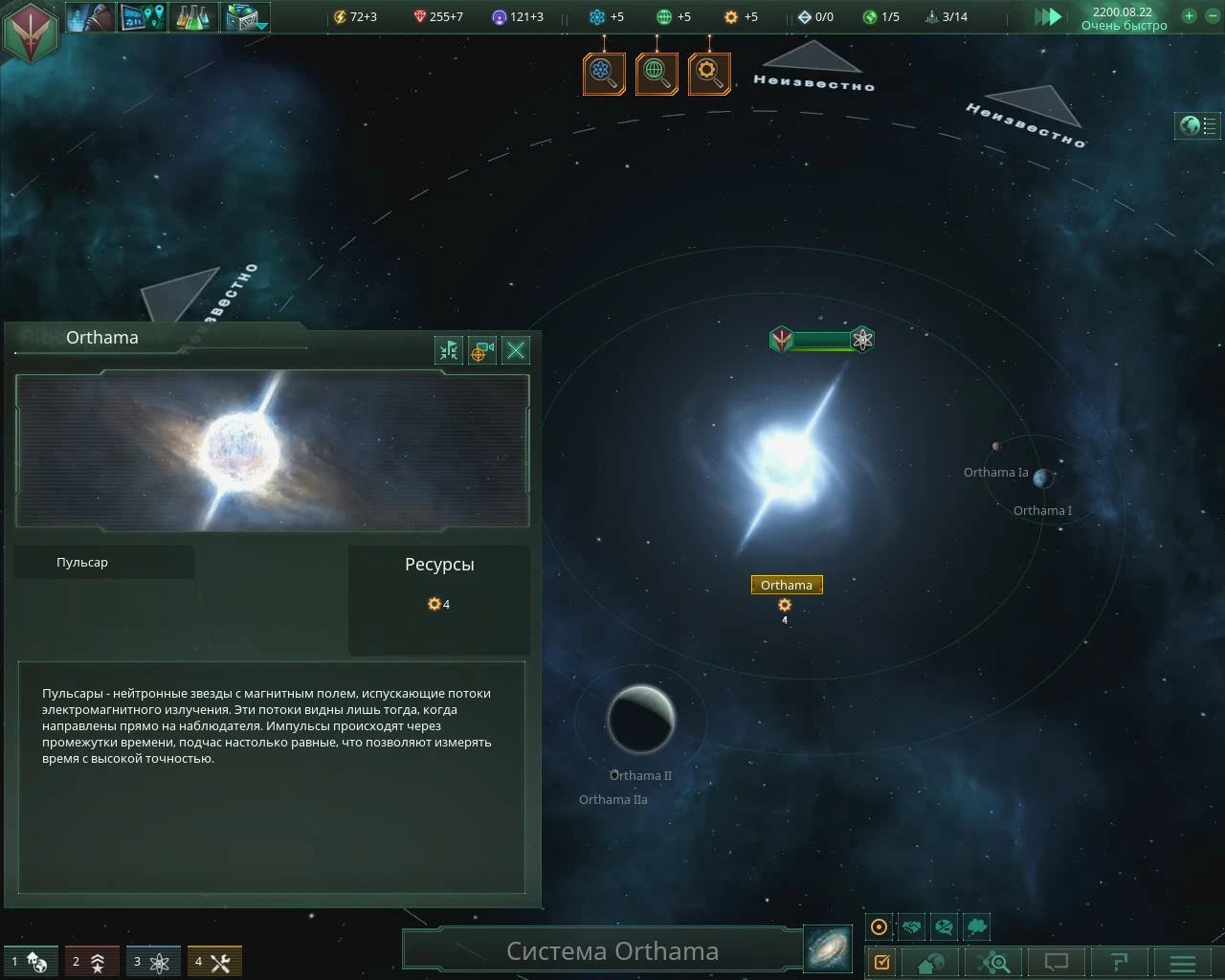
Task: Open the galaxy view thumbnail
Action: pos(827,948)
